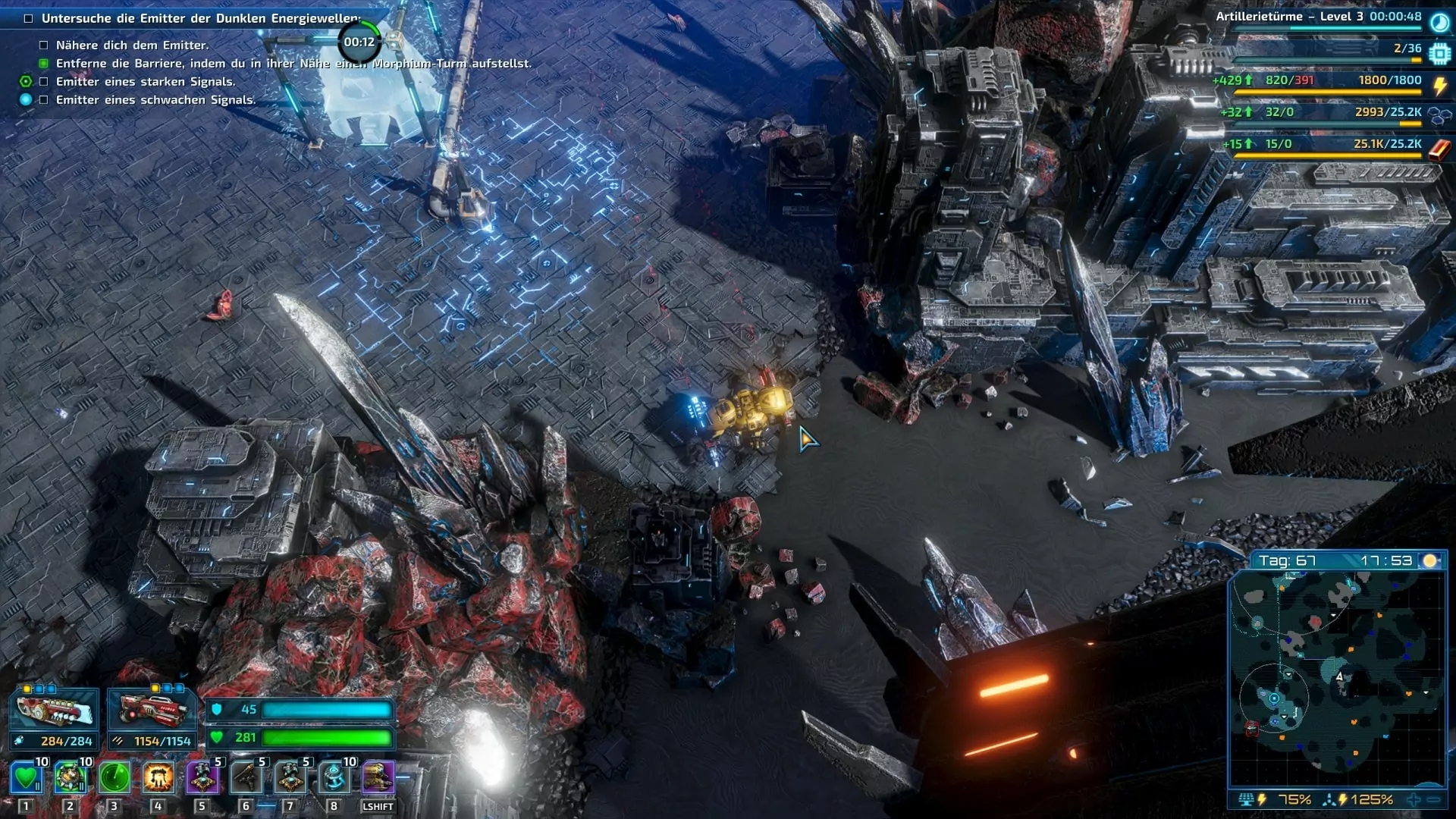The width and height of the screenshot is (1456, 819).
Task: Trigger the orange explosion ability slot
Action: tap(158, 778)
